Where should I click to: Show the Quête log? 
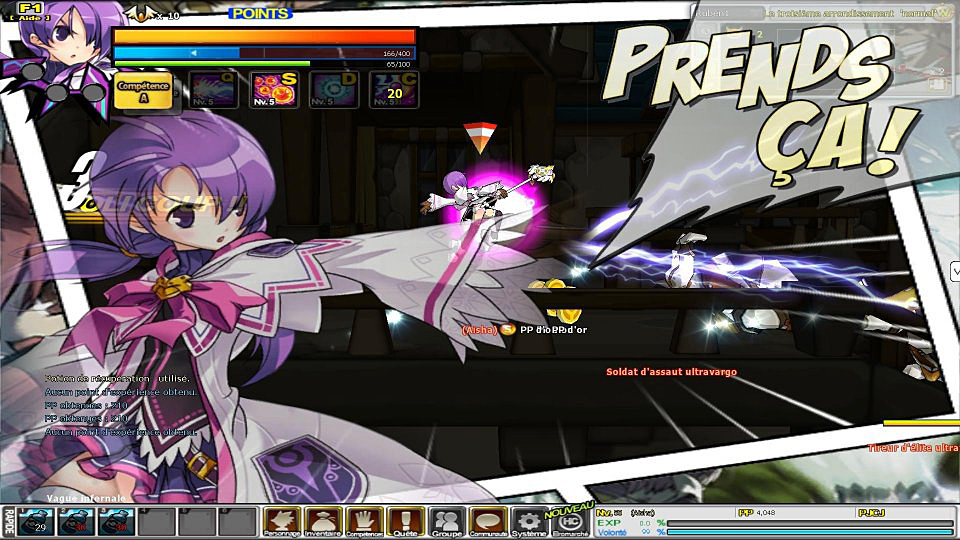(406, 521)
